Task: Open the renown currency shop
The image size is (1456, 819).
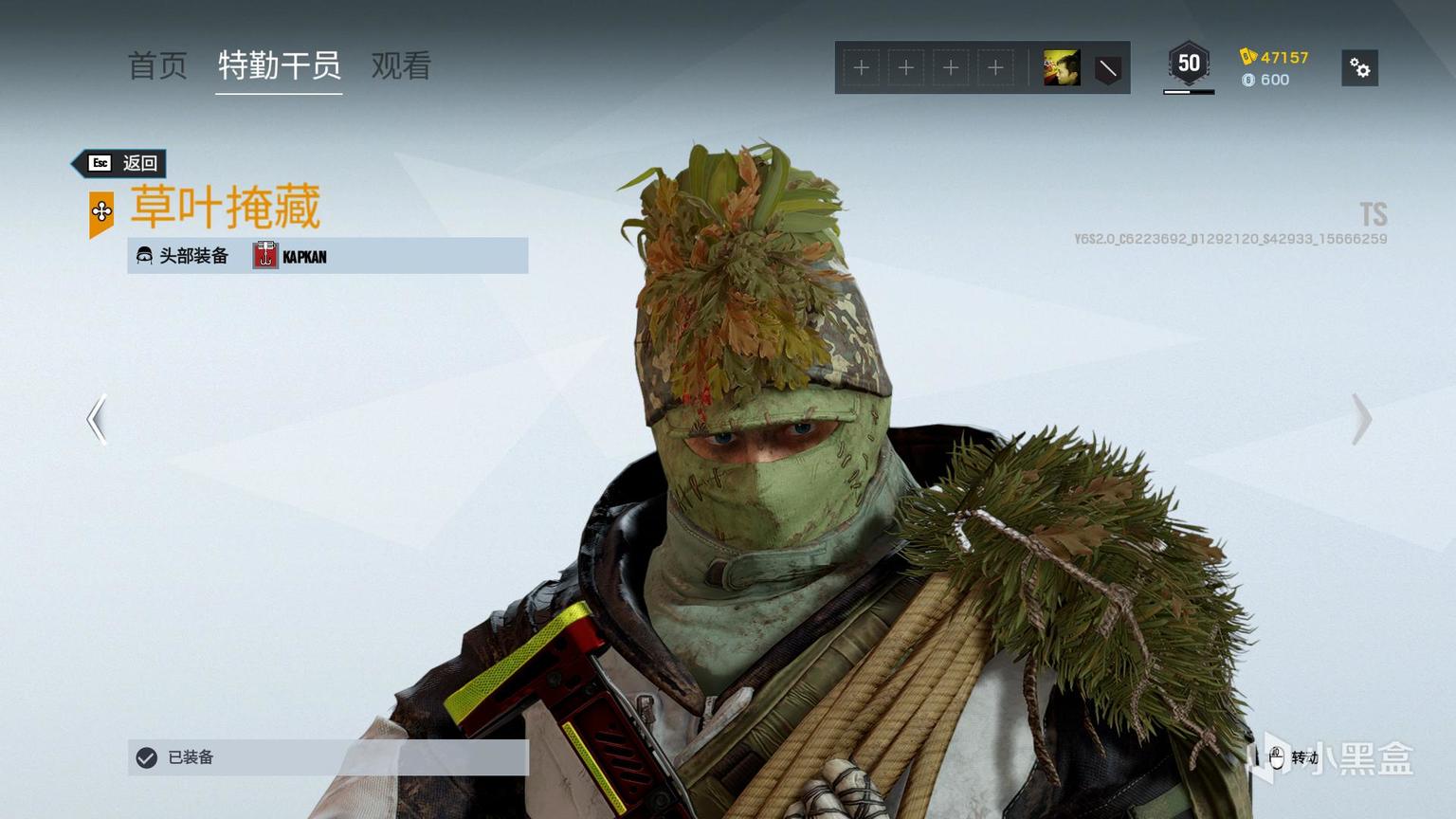Action: 1275,57
